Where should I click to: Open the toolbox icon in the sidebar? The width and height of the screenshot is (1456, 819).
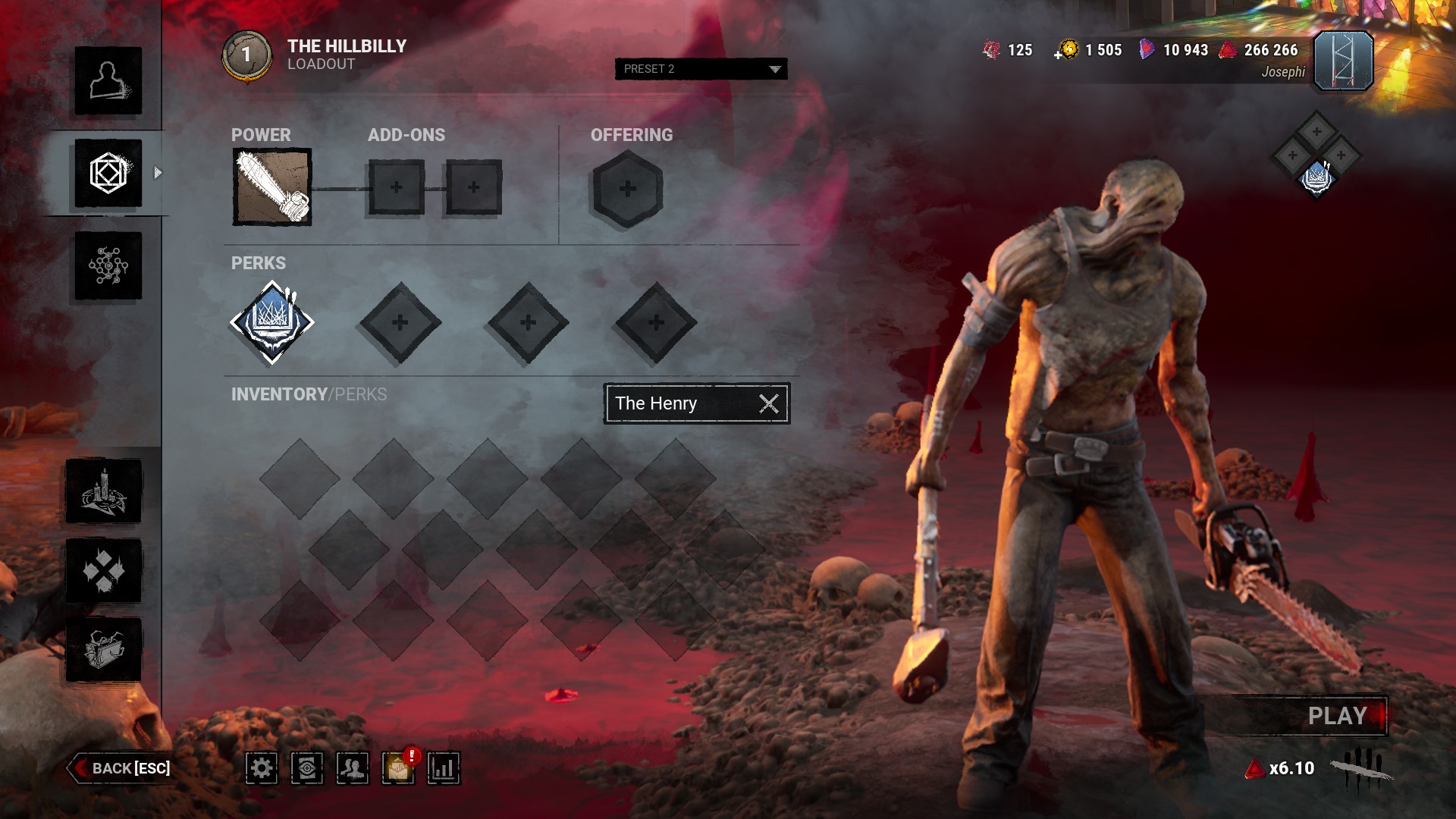click(x=104, y=649)
